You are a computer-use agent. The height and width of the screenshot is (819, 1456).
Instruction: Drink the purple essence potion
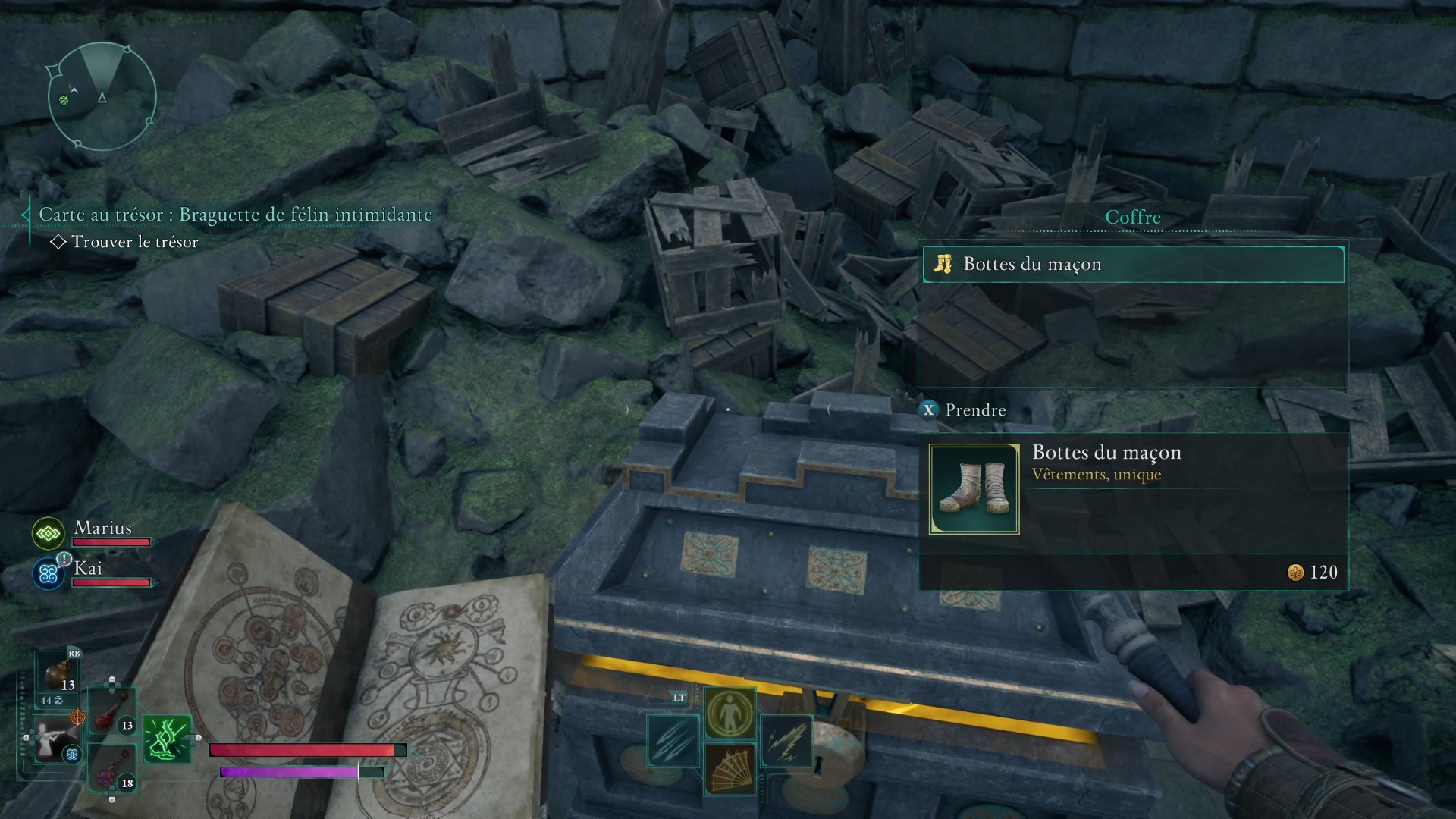click(111, 770)
